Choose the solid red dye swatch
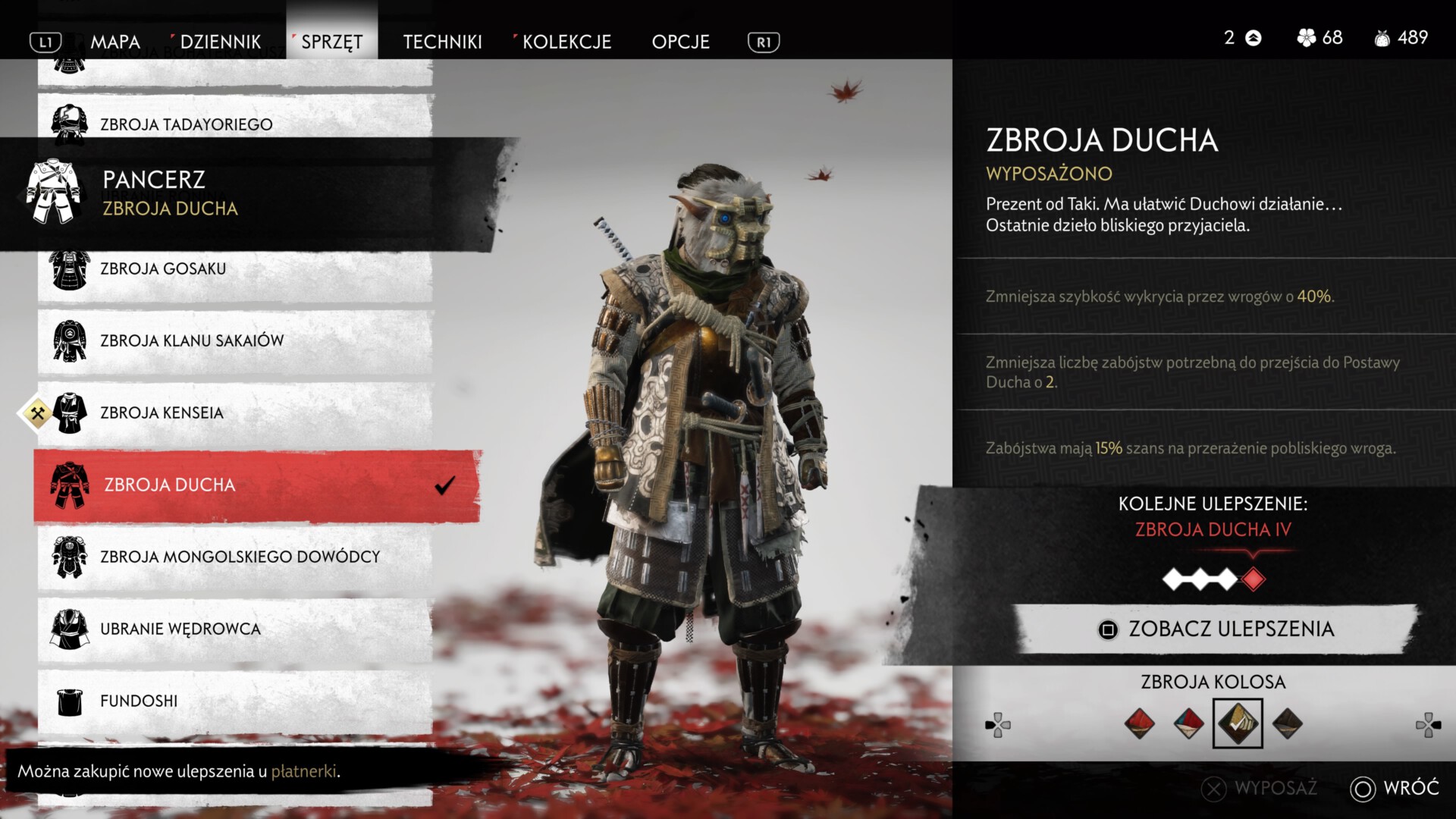 coord(1139,723)
